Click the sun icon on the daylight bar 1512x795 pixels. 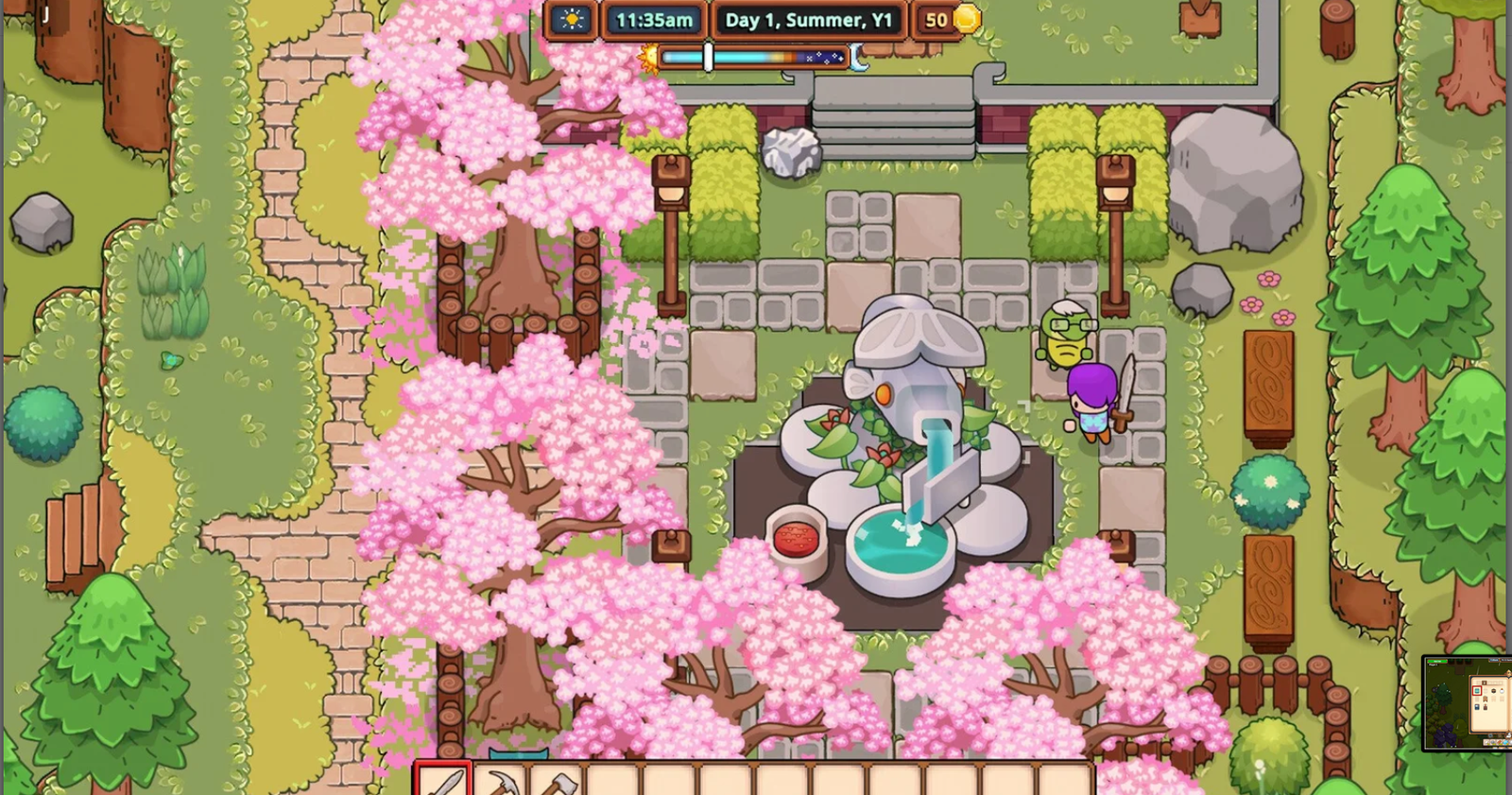click(651, 59)
